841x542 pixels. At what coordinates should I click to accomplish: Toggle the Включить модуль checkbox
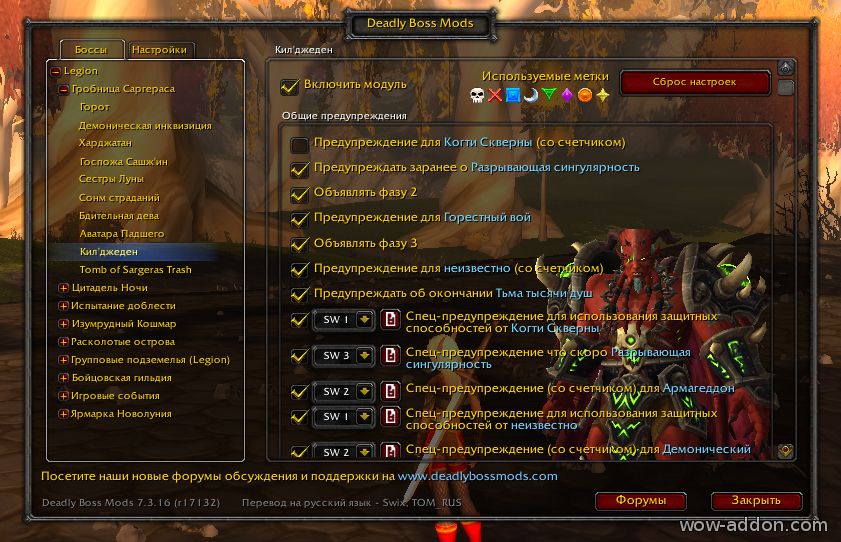pos(290,87)
